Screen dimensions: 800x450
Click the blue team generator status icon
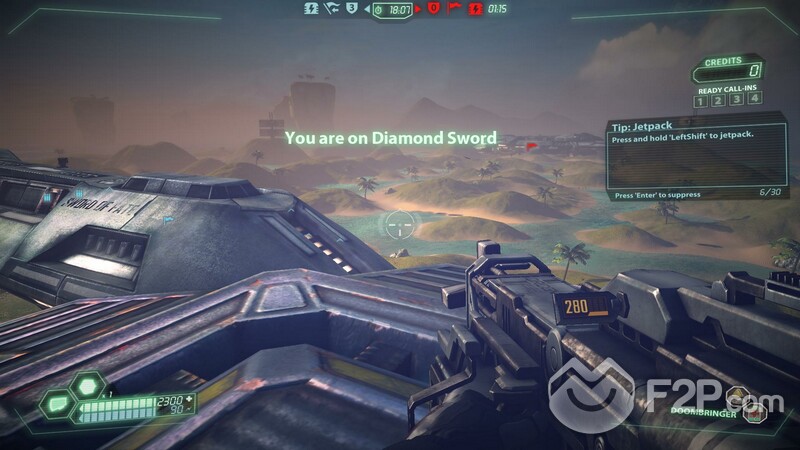tap(312, 8)
